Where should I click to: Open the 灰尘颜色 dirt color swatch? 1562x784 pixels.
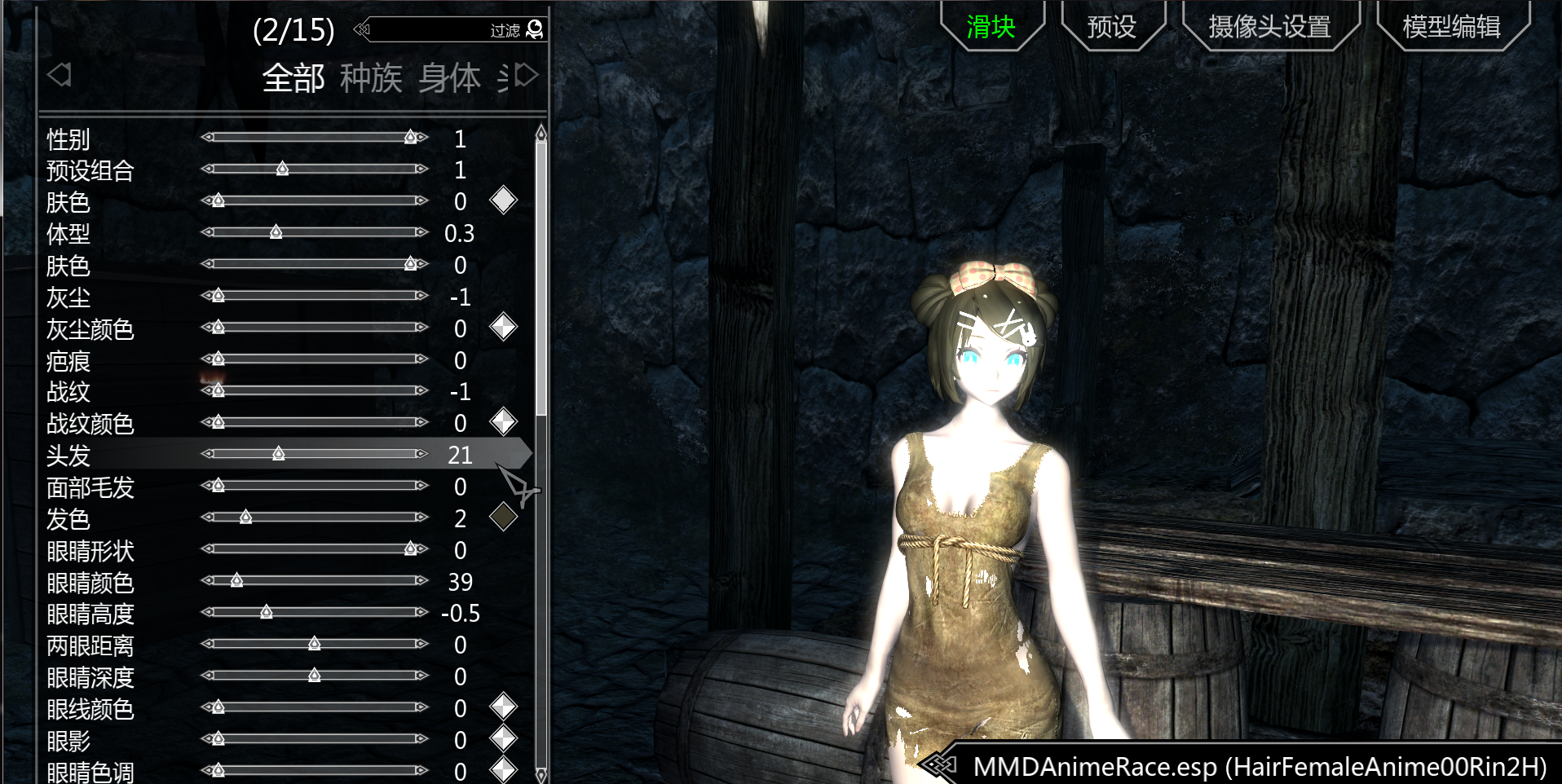[x=503, y=327]
